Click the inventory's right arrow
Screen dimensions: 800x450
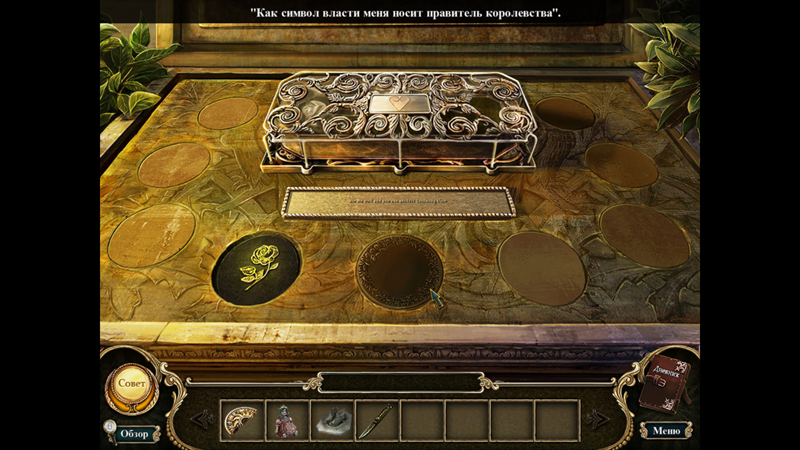597,420
